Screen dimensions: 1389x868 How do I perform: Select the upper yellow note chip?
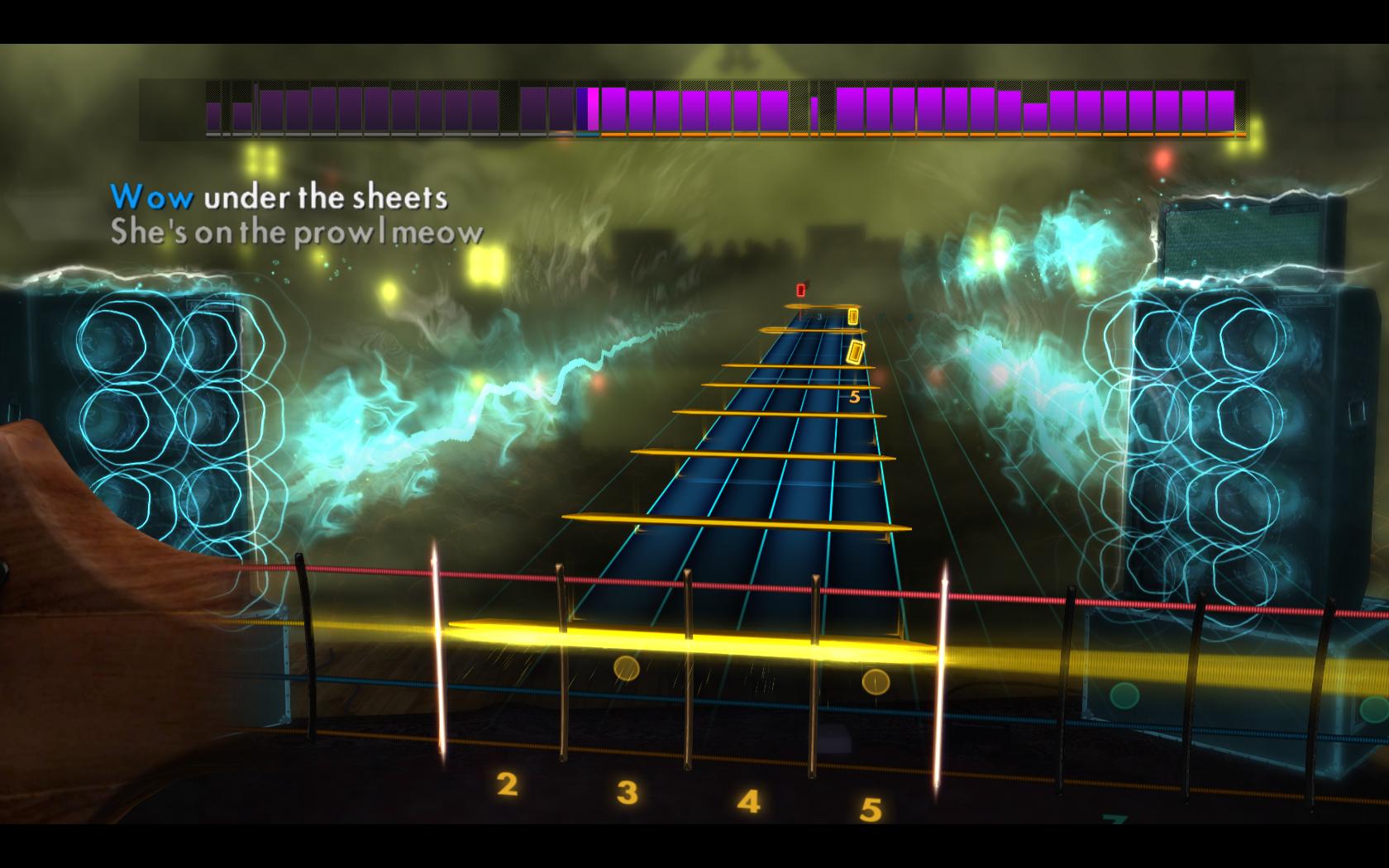[x=852, y=315]
